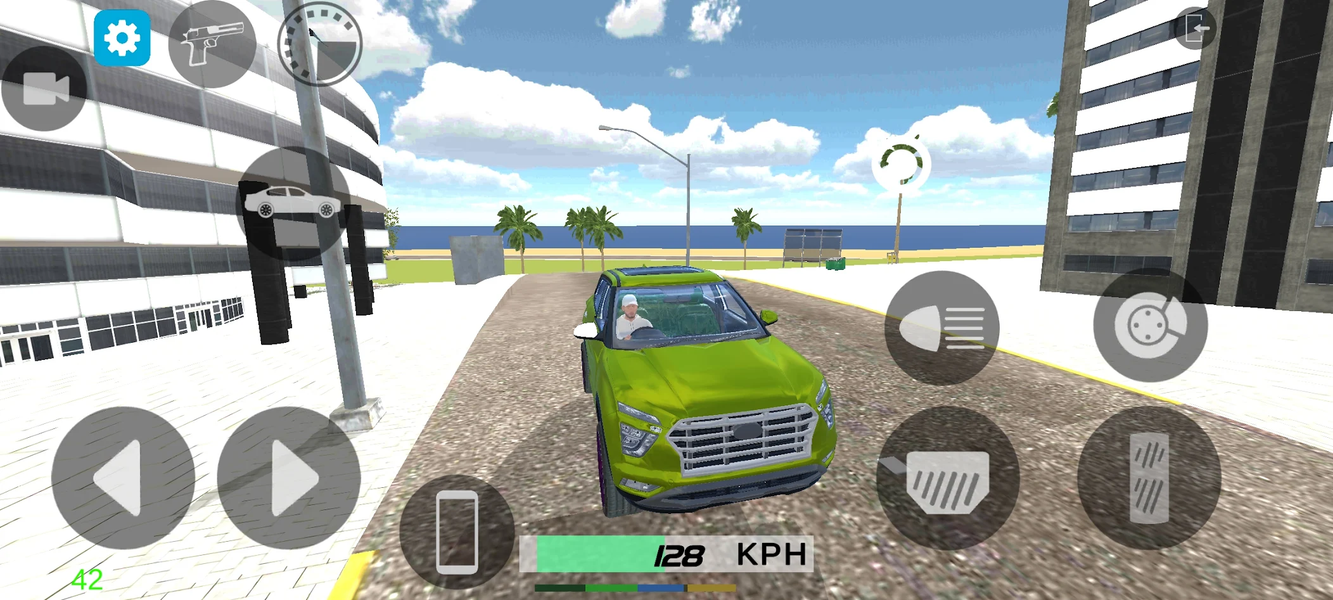1333x600 pixels.
Task: Toggle the headlights button
Action: [941, 327]
